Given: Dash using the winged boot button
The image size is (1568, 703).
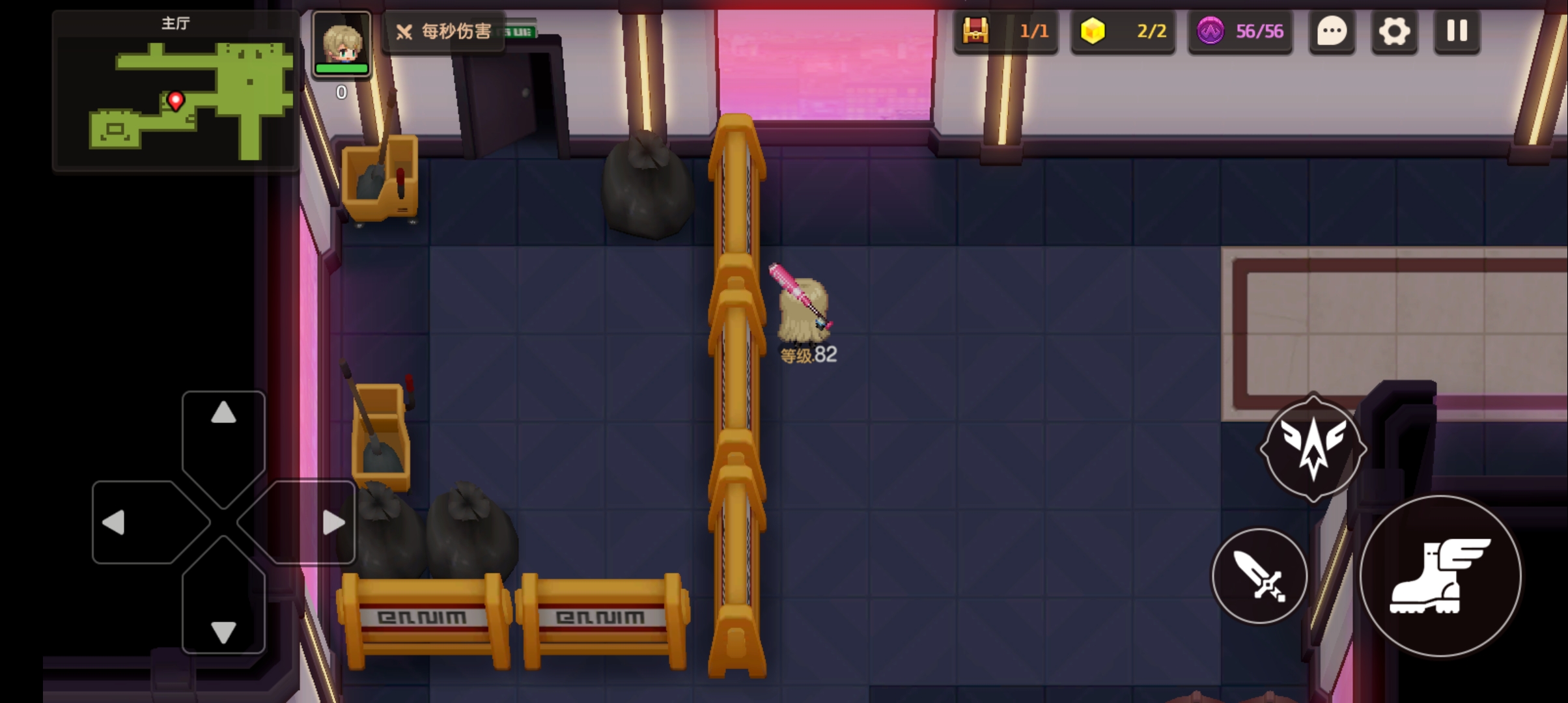Looking at the screenshot, I should point(1440,576).
